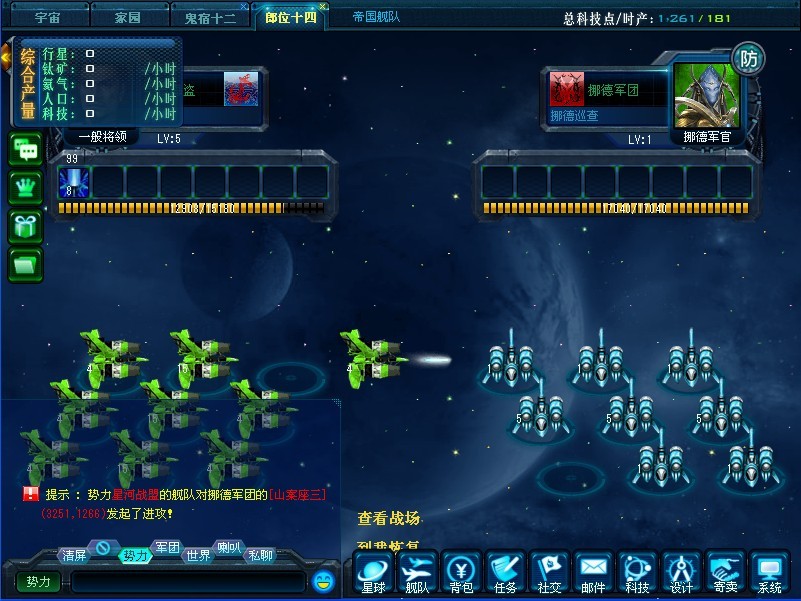
Task: Open the 设计 design screen
Action: point(681,572)
